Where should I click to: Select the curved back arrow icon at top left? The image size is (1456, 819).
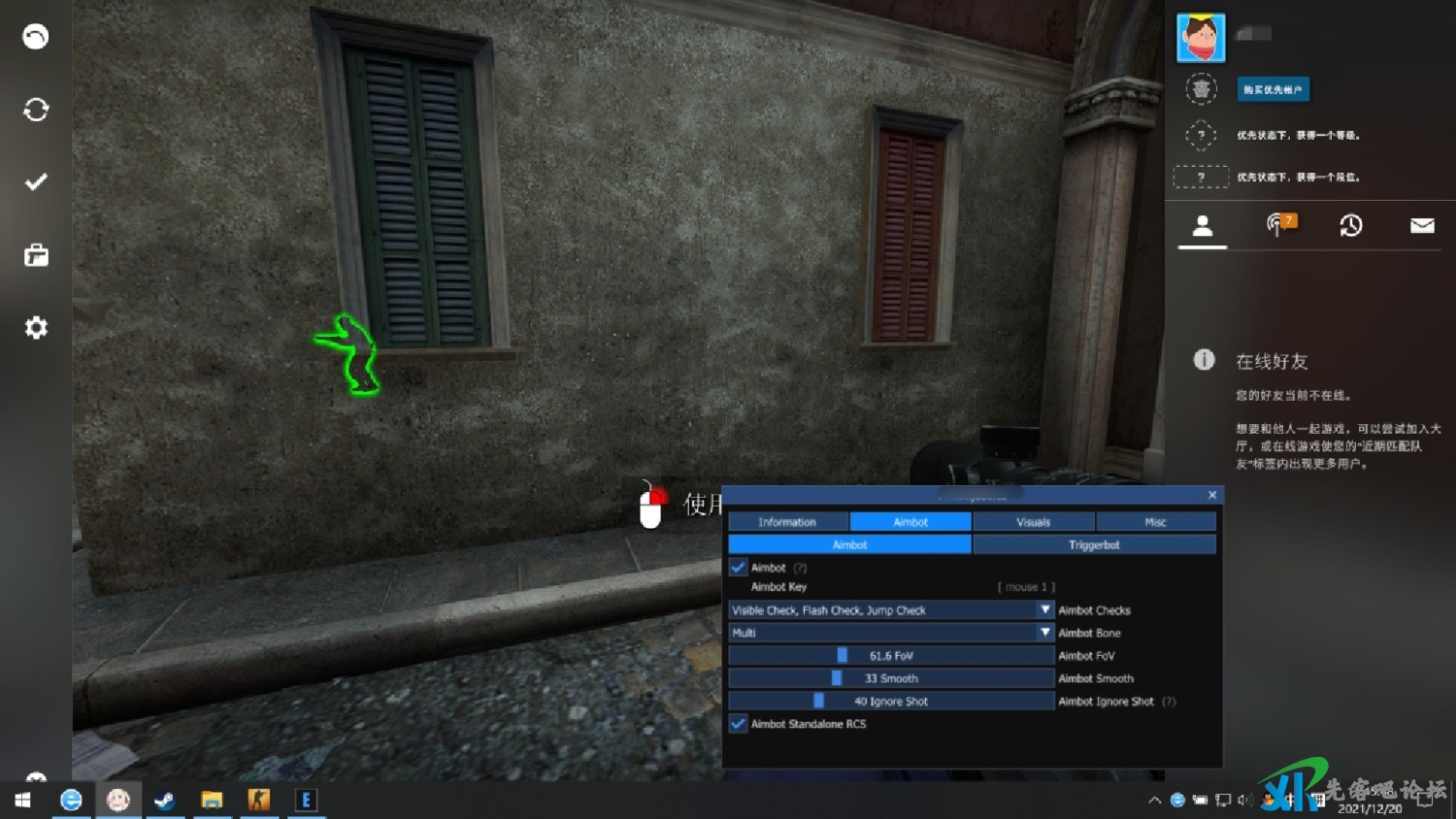click(36, 37)
